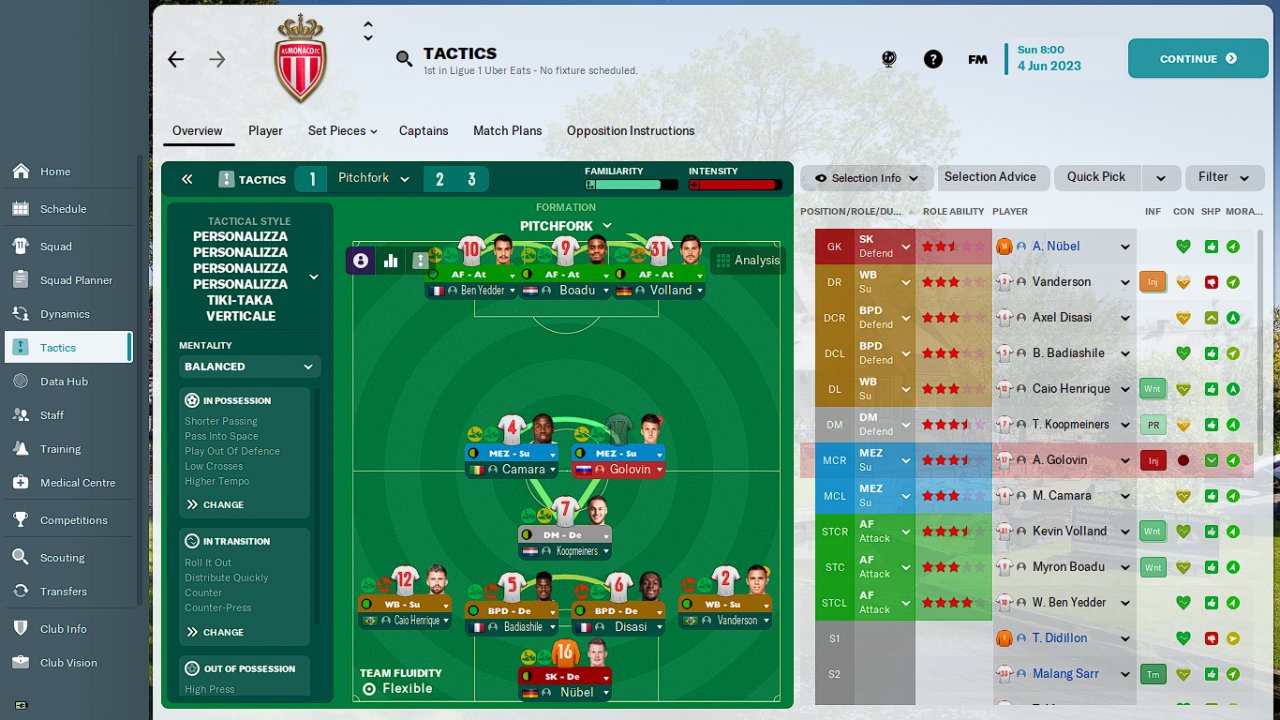Screen dimensions: 1280x720
Task: Go to the Data Hub
Action: click(64, 381)
